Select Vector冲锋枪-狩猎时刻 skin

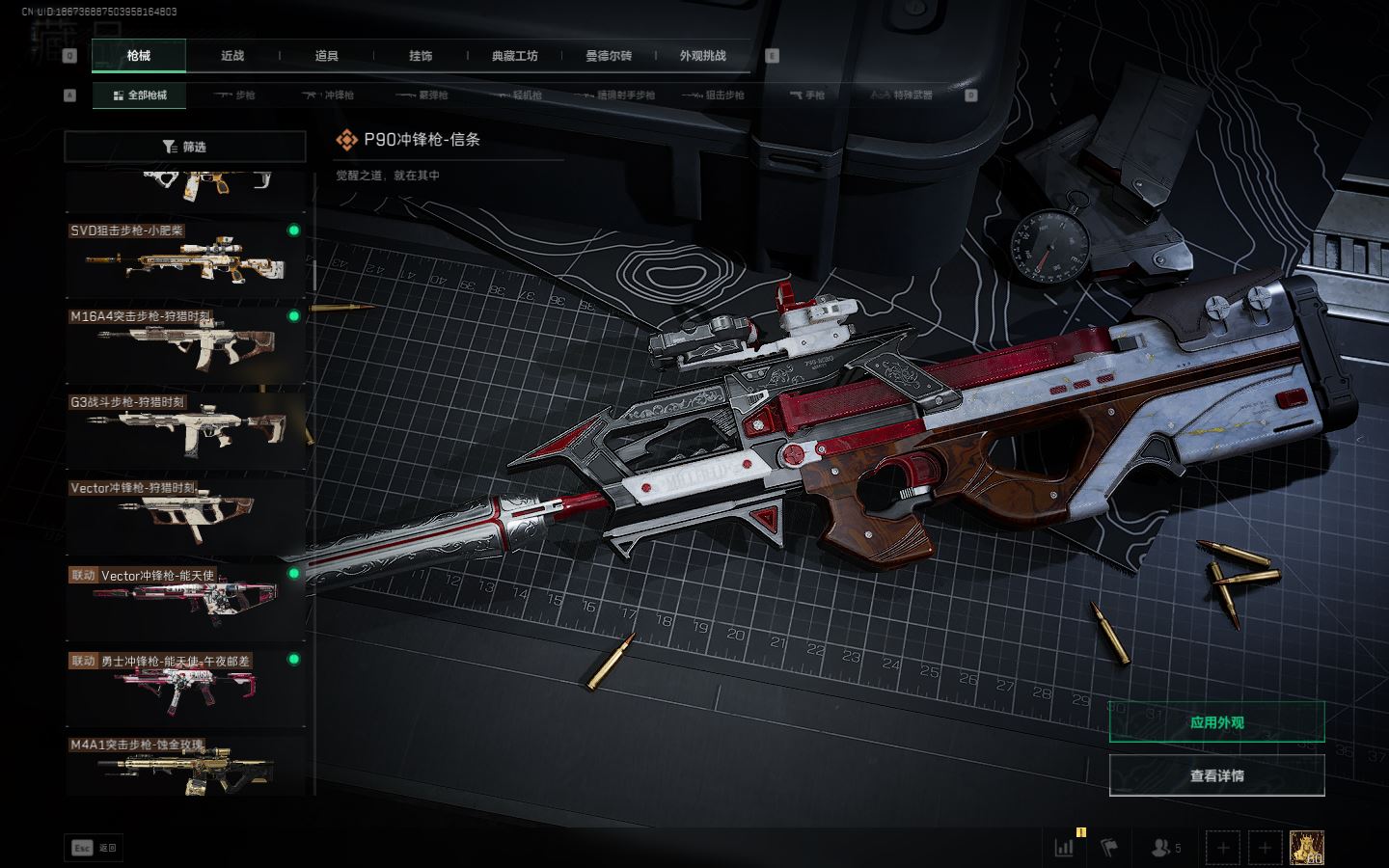tap(184, 515)
